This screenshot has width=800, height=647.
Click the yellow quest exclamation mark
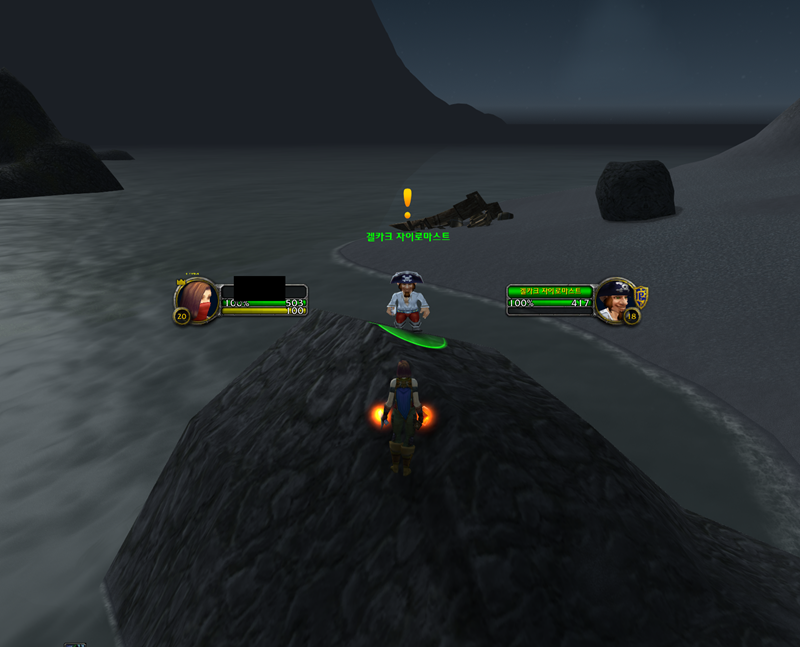[407, 202]
